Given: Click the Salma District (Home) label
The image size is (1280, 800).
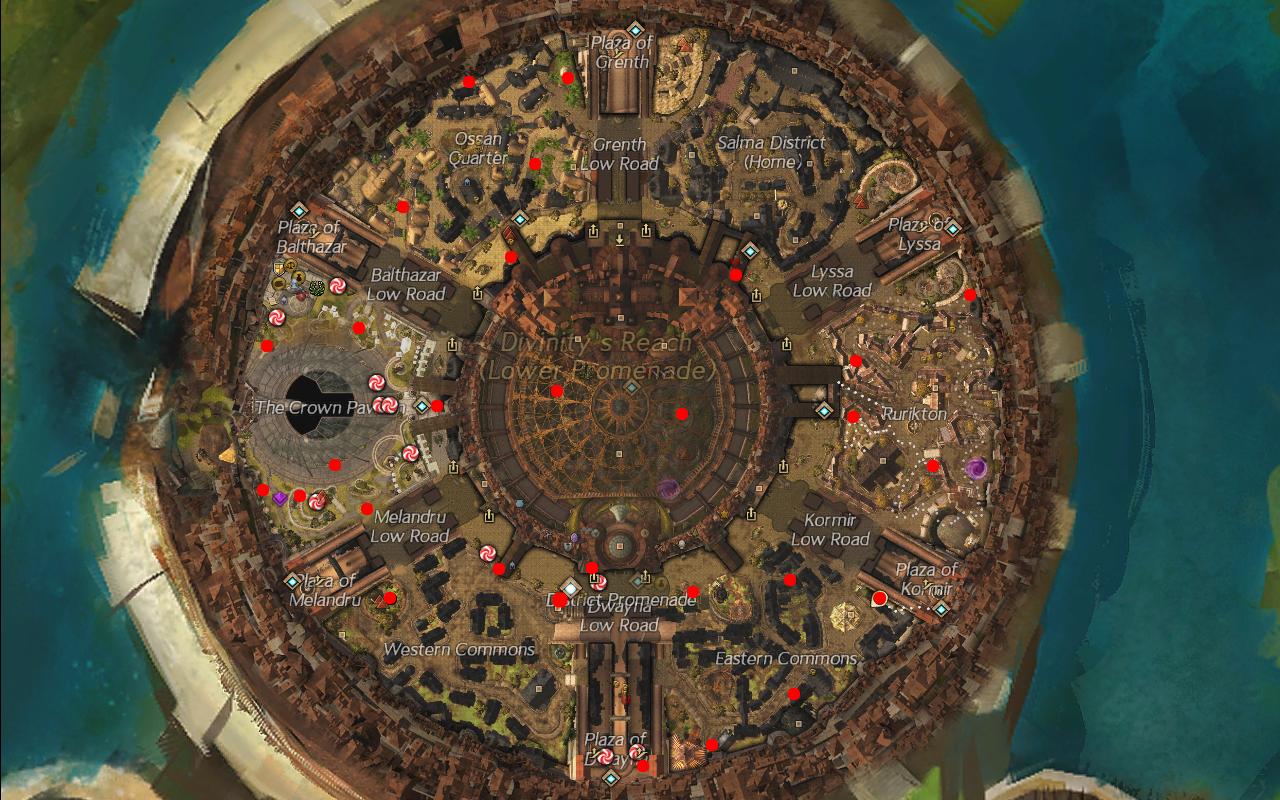Looking at the screenshot, I should coord(773,152).
